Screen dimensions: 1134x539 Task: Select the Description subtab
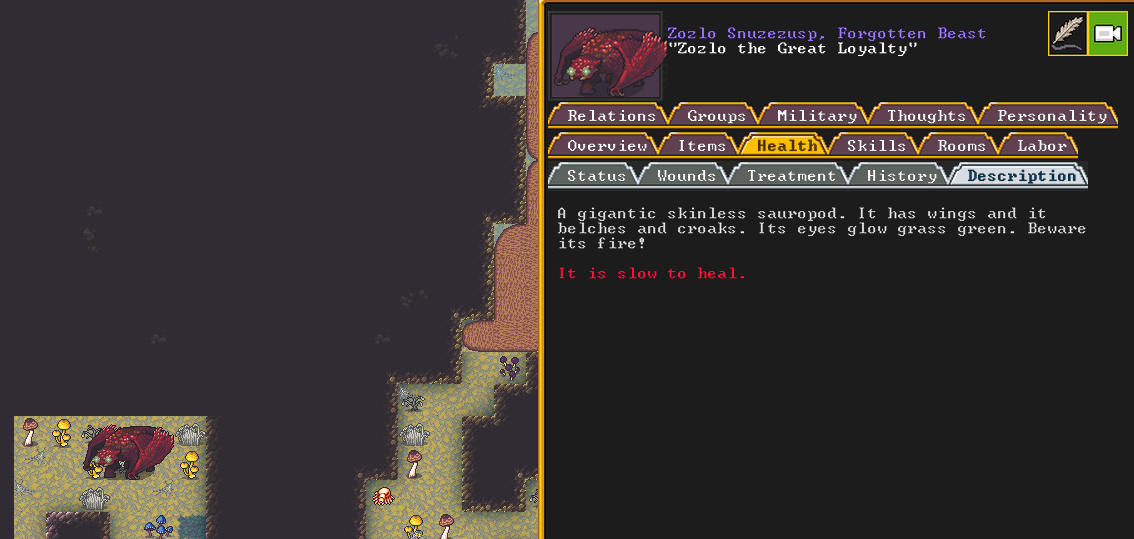click(x=1021, y=176)
